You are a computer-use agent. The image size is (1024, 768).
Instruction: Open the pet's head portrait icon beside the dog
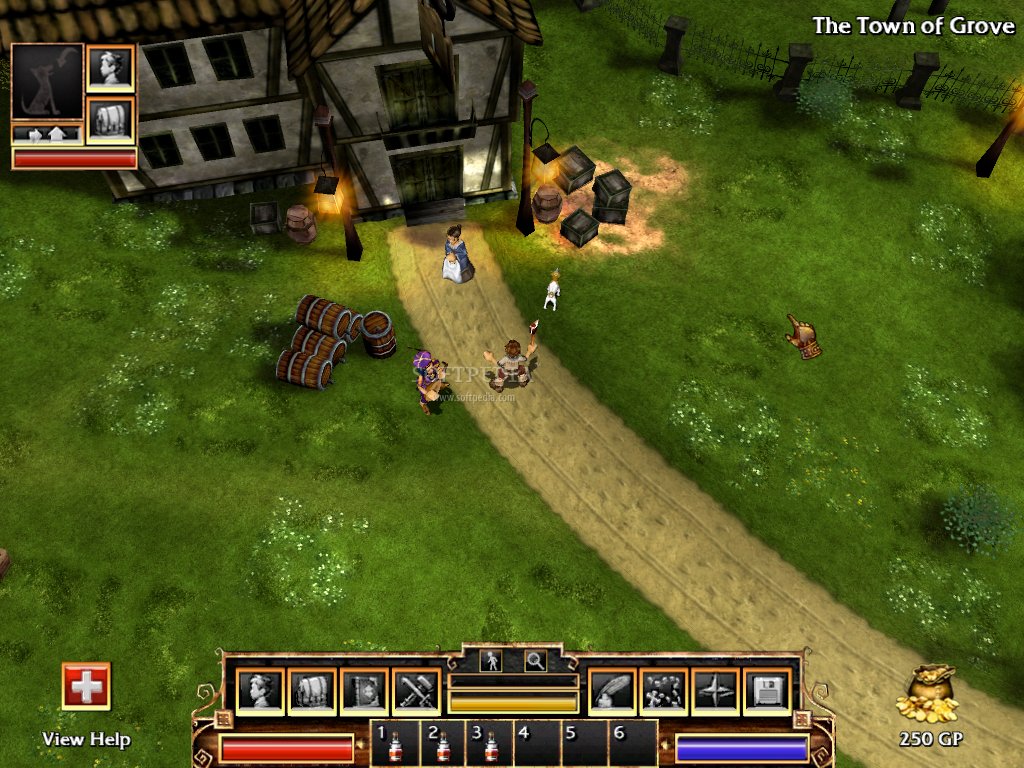(110, 68)
